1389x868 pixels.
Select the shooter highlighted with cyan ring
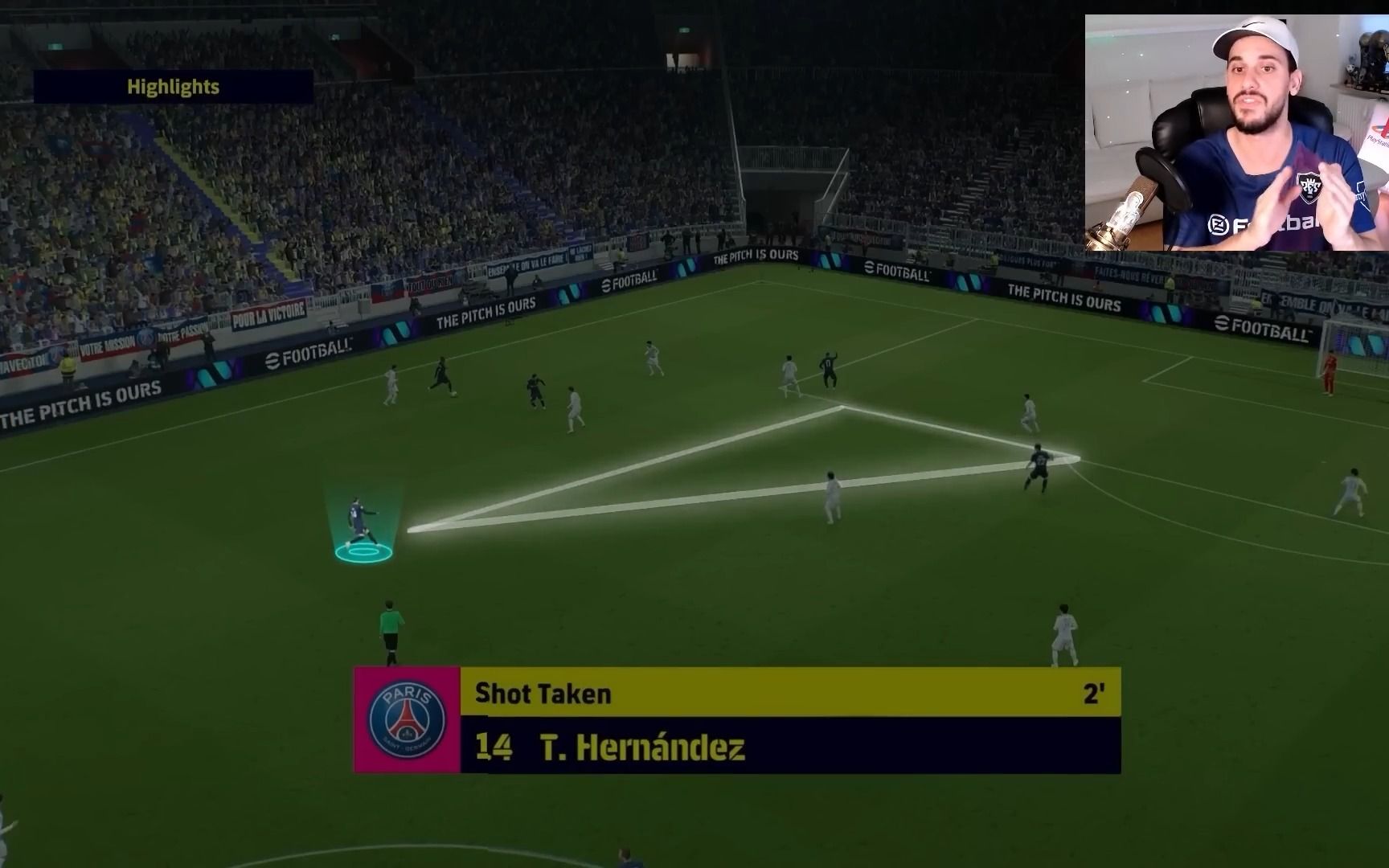coord(359,524)
